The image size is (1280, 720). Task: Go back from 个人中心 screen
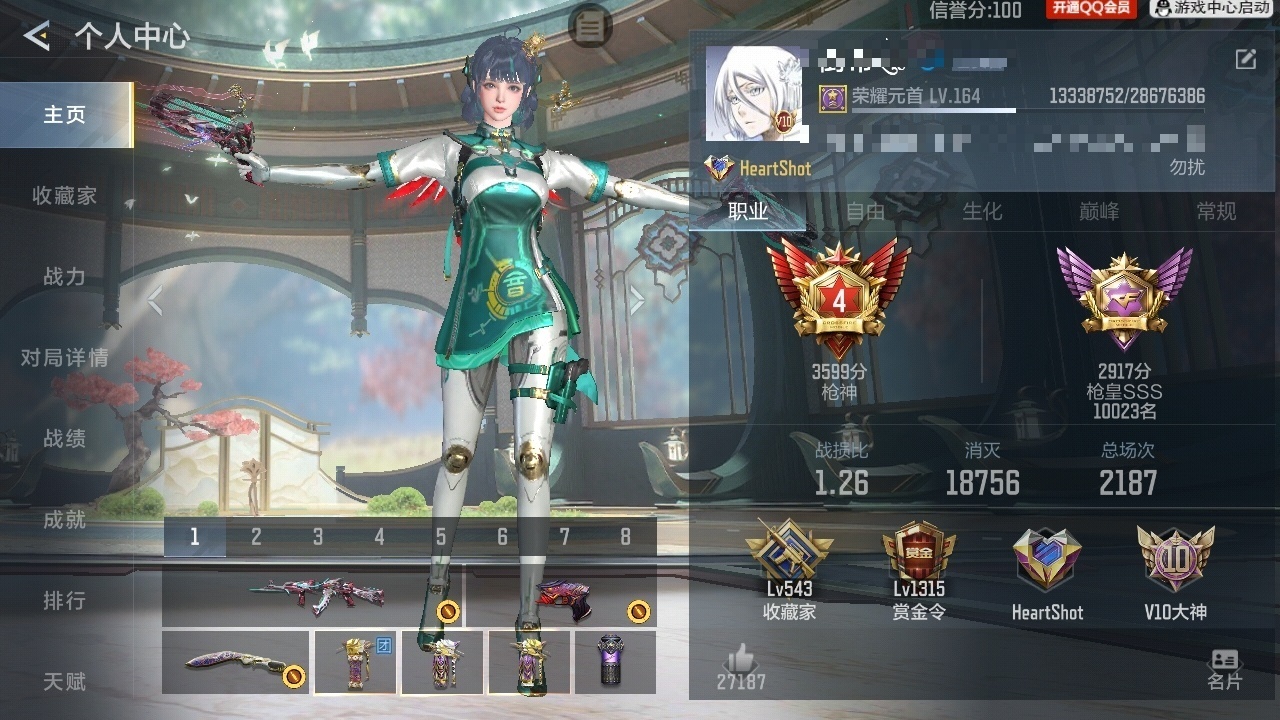click(37, 37)
